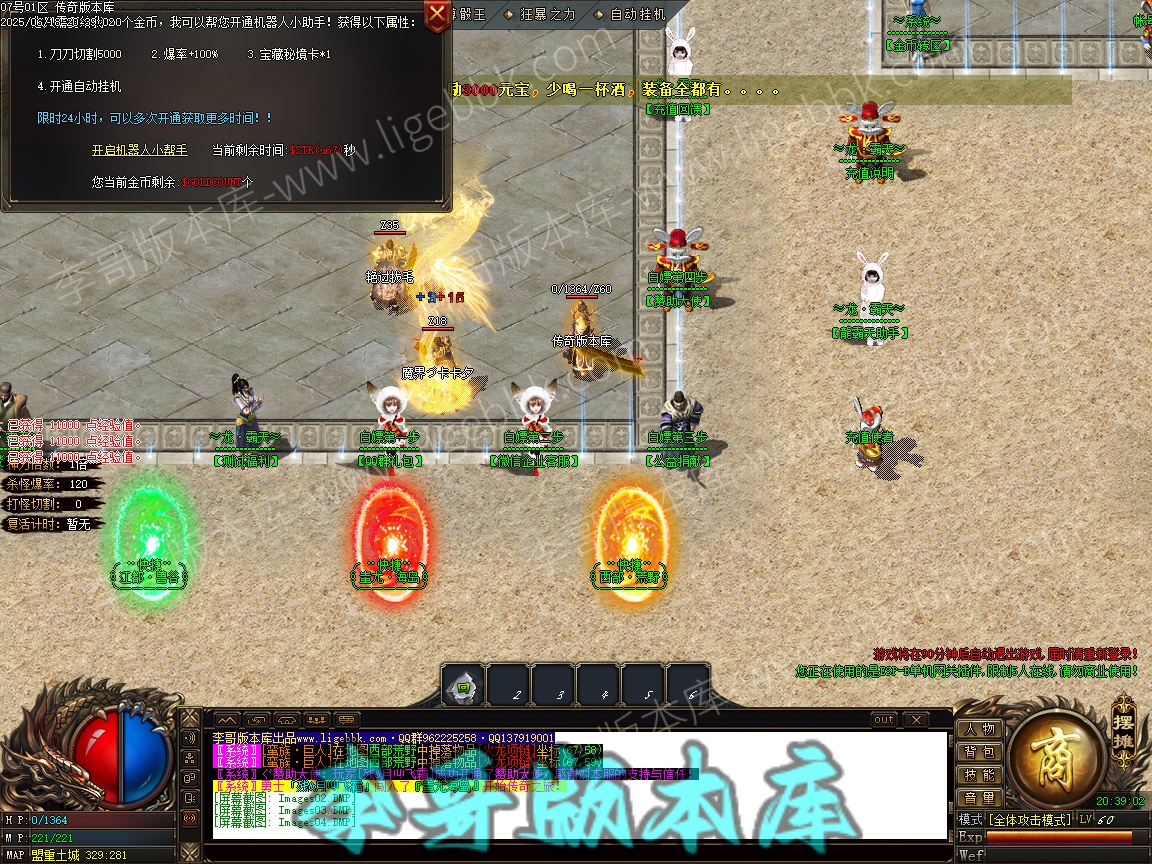Click the chat window 'out' button
The width and height of the screenshot is (1152, 864).
coord(884,720)
